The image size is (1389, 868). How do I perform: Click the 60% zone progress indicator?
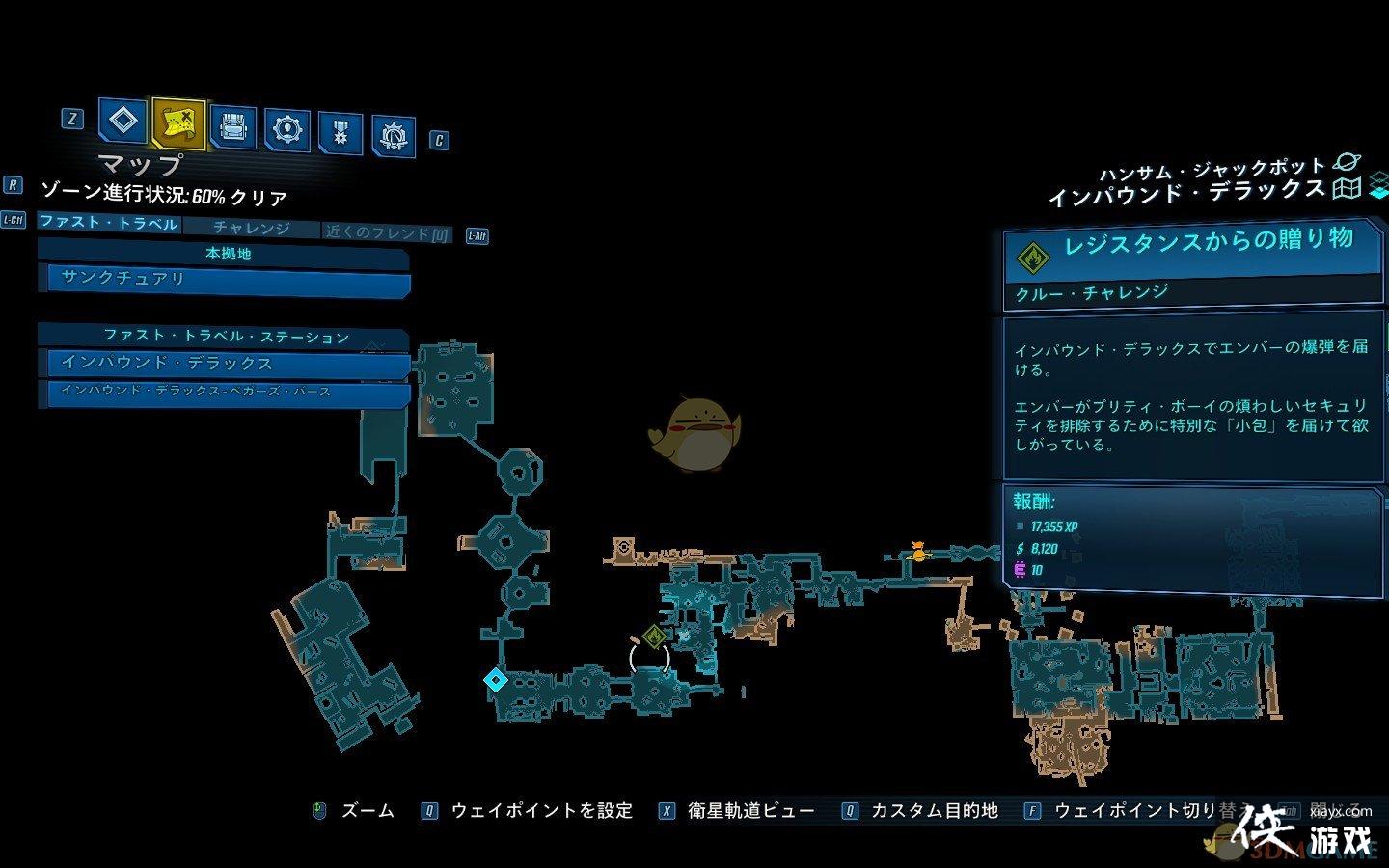[x=164, y=195]
